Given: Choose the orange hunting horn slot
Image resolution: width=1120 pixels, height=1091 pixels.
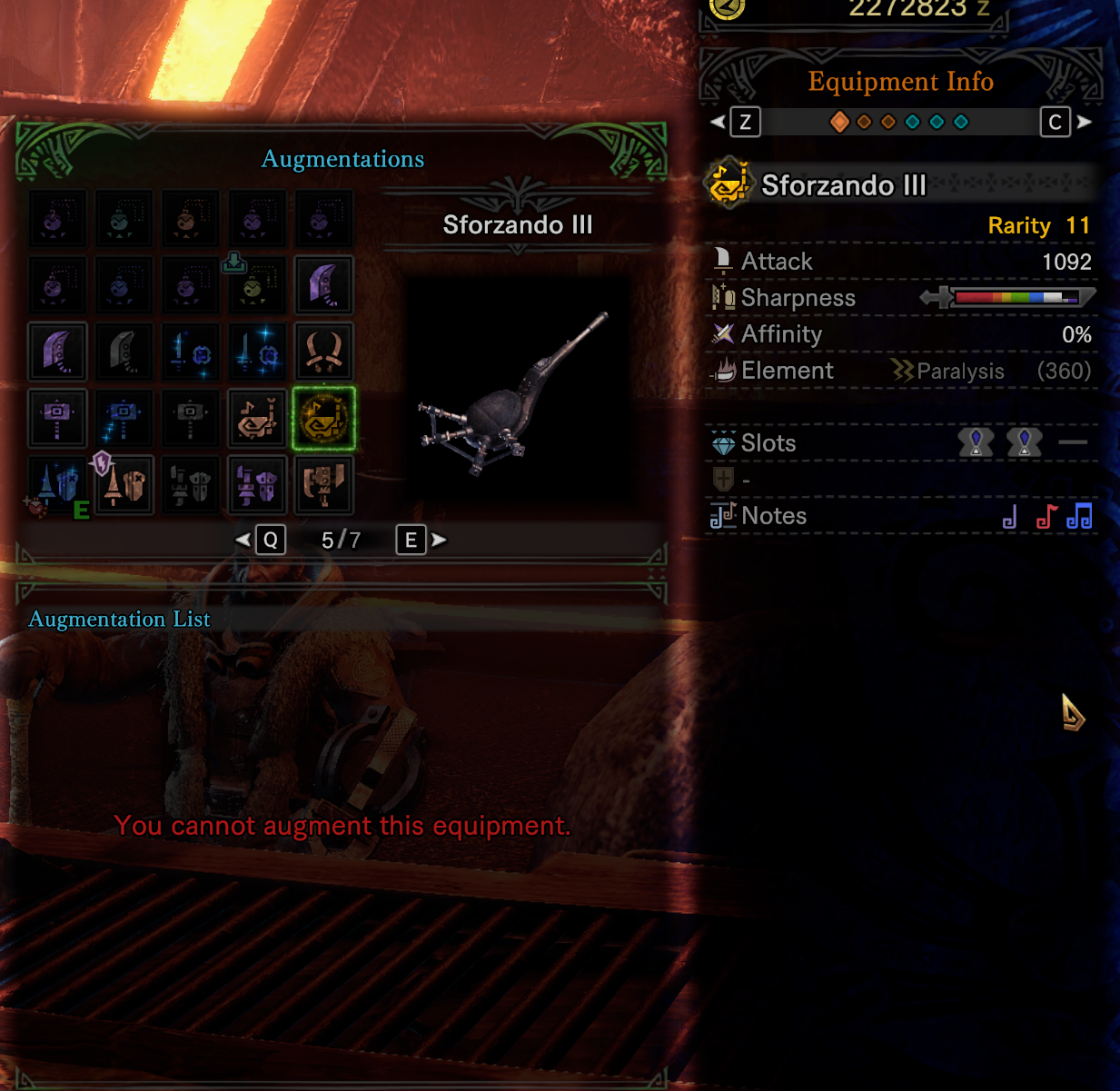Looking at the screenshot, I should tap(257, 418).
